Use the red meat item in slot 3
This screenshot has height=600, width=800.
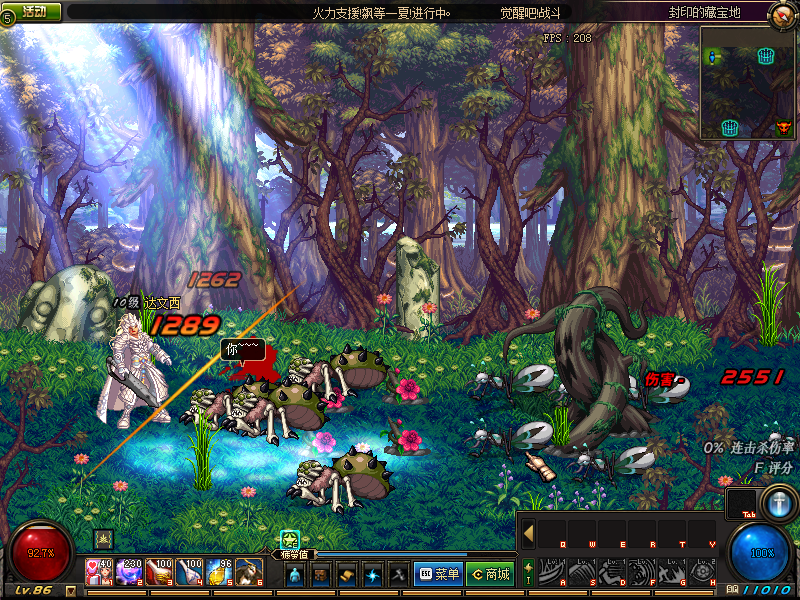click(159, 573)
